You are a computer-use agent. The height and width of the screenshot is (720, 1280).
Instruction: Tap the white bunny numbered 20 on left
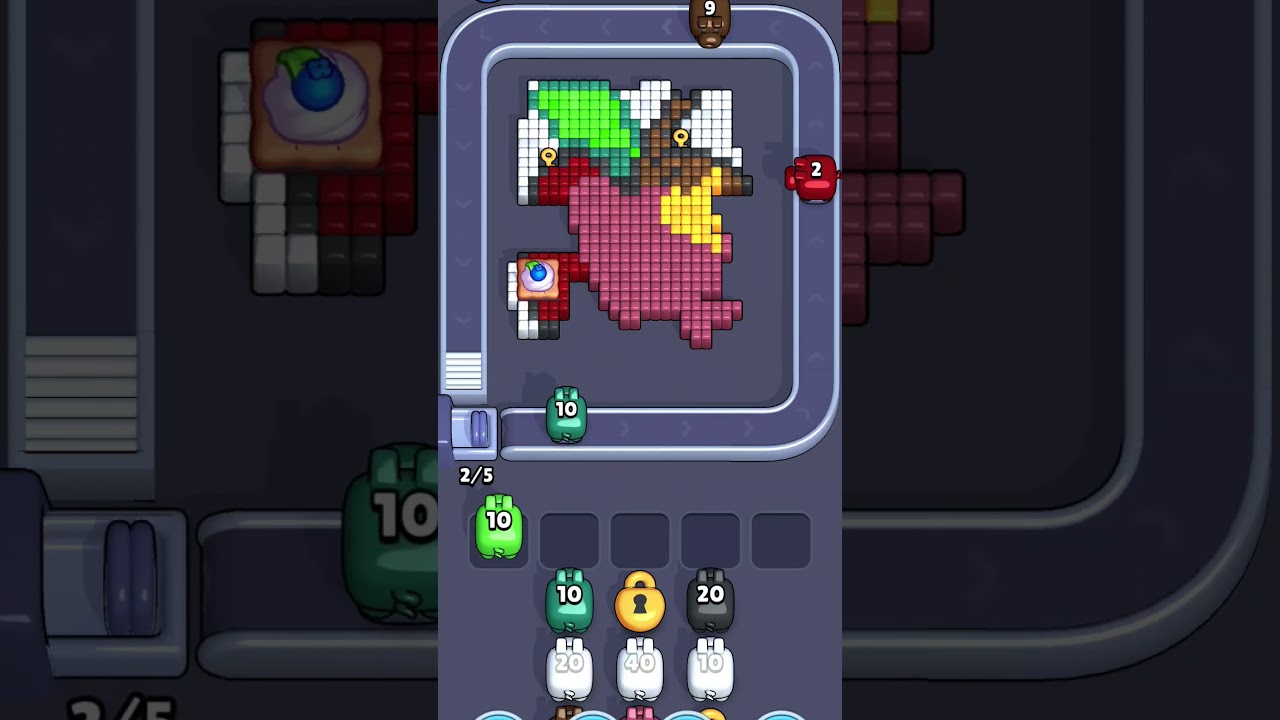point(569,665)
